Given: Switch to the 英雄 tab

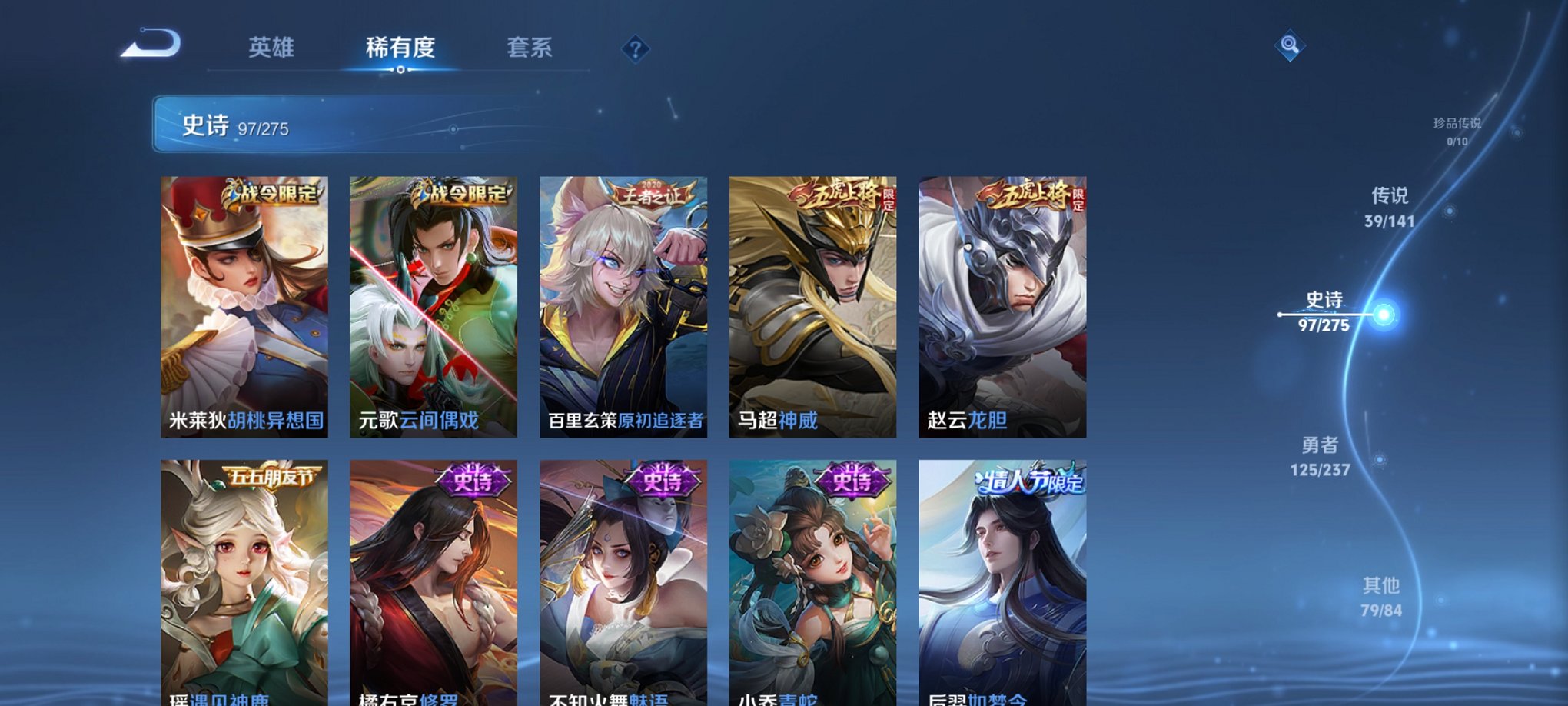Looking at the screenshot, I should click(271, 48).
